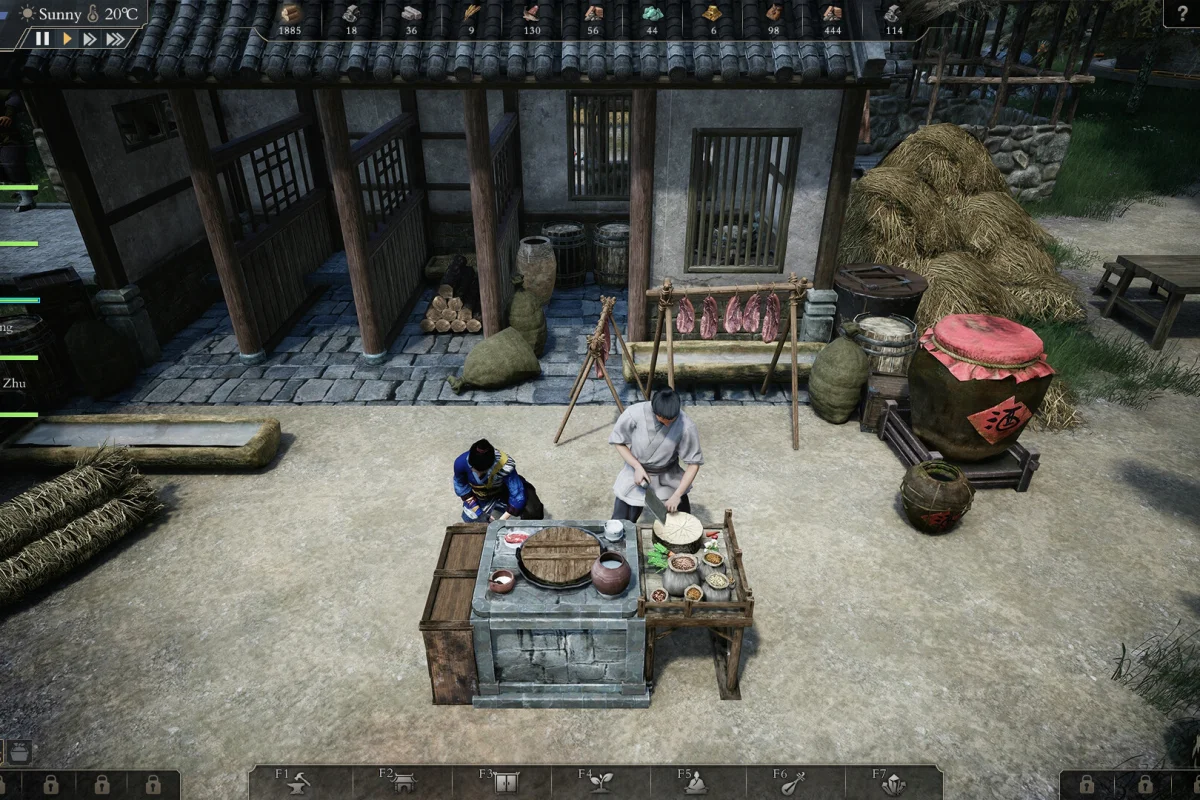Screen dimensions: 1200x800
Task: Activate the triple-arrow fastest speed
Action: click(116, 39)
